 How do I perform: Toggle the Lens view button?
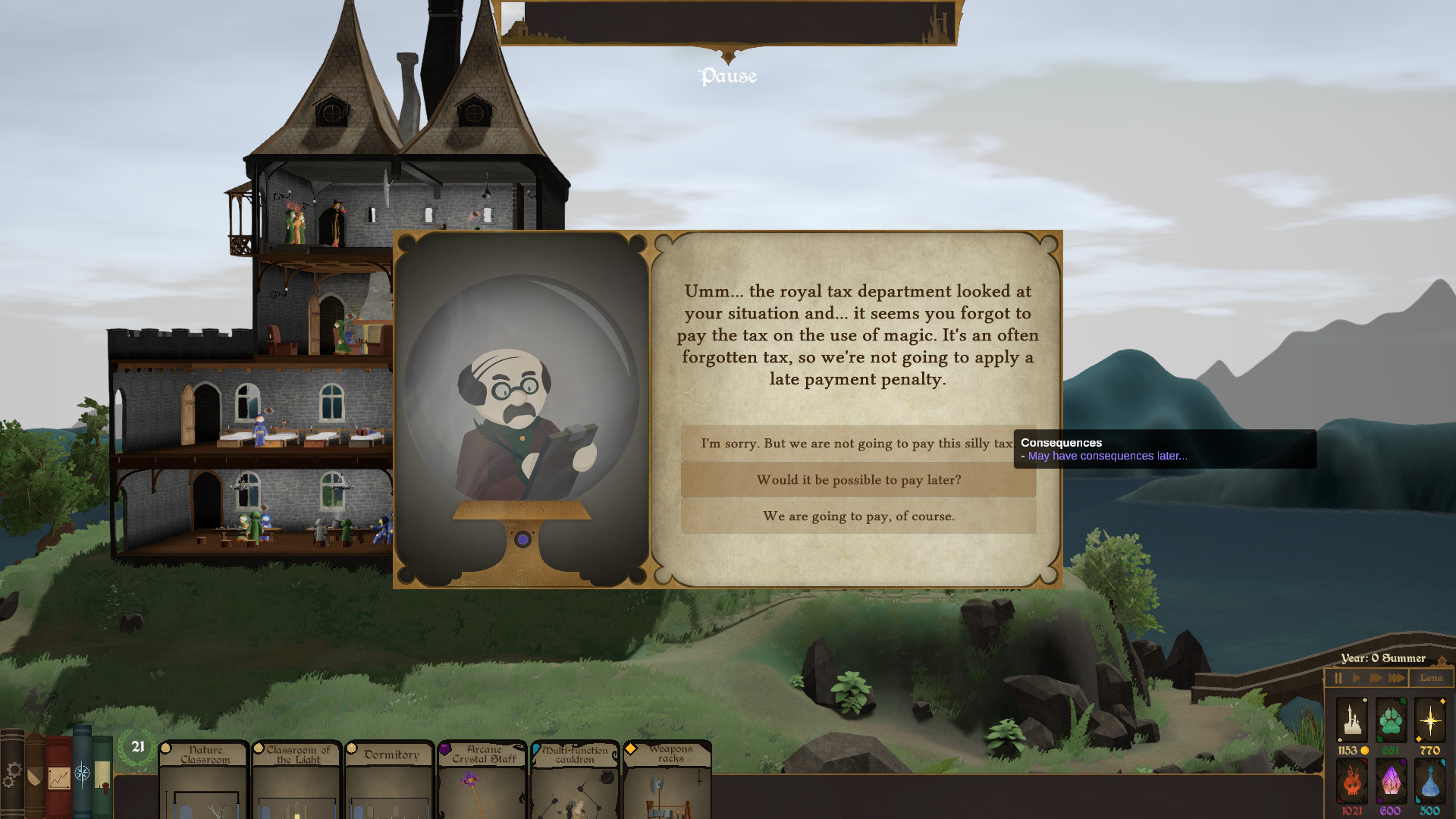[x=1431, y=678]
